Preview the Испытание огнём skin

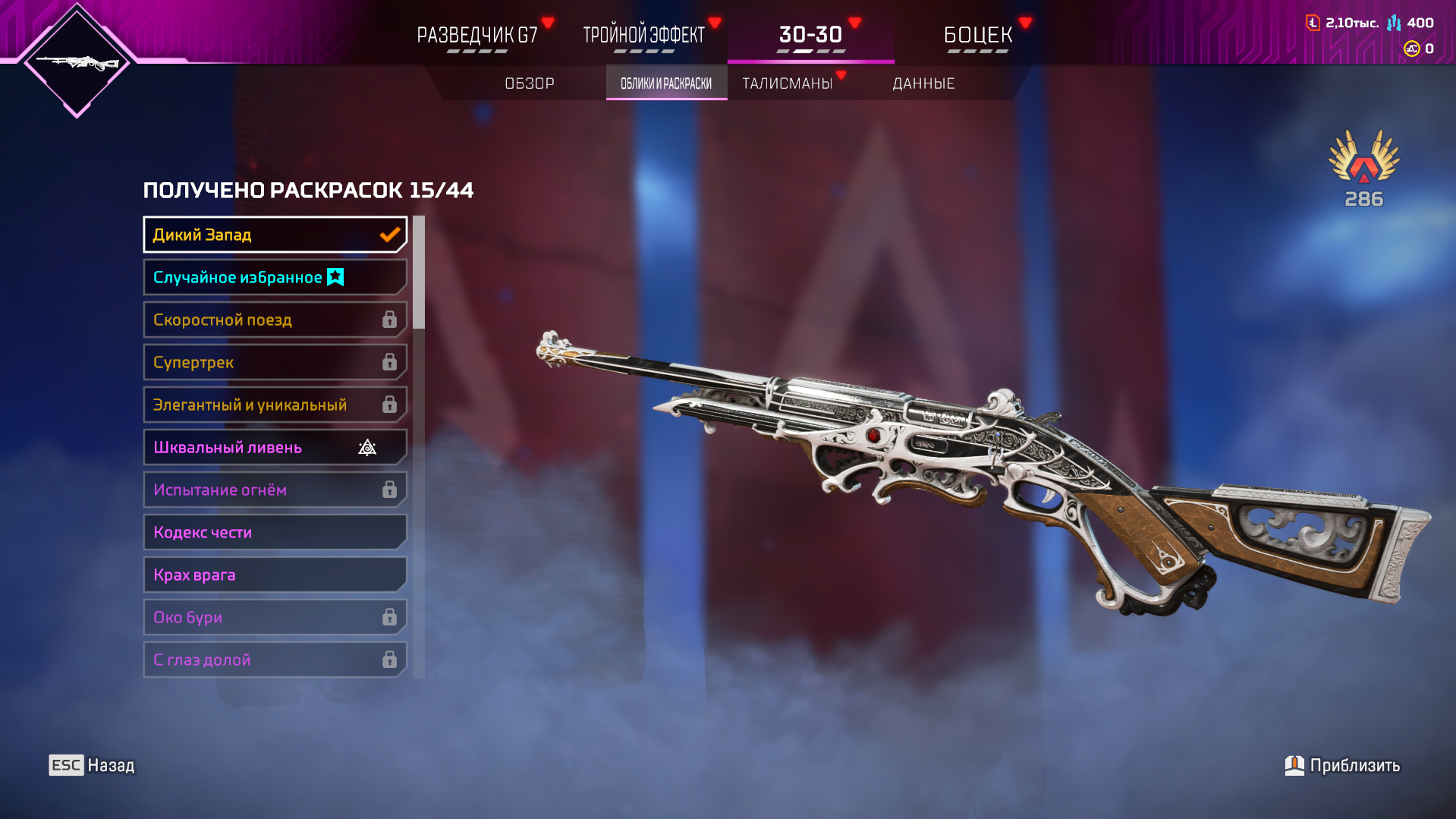pyautogui.click(x=275, y=490)
